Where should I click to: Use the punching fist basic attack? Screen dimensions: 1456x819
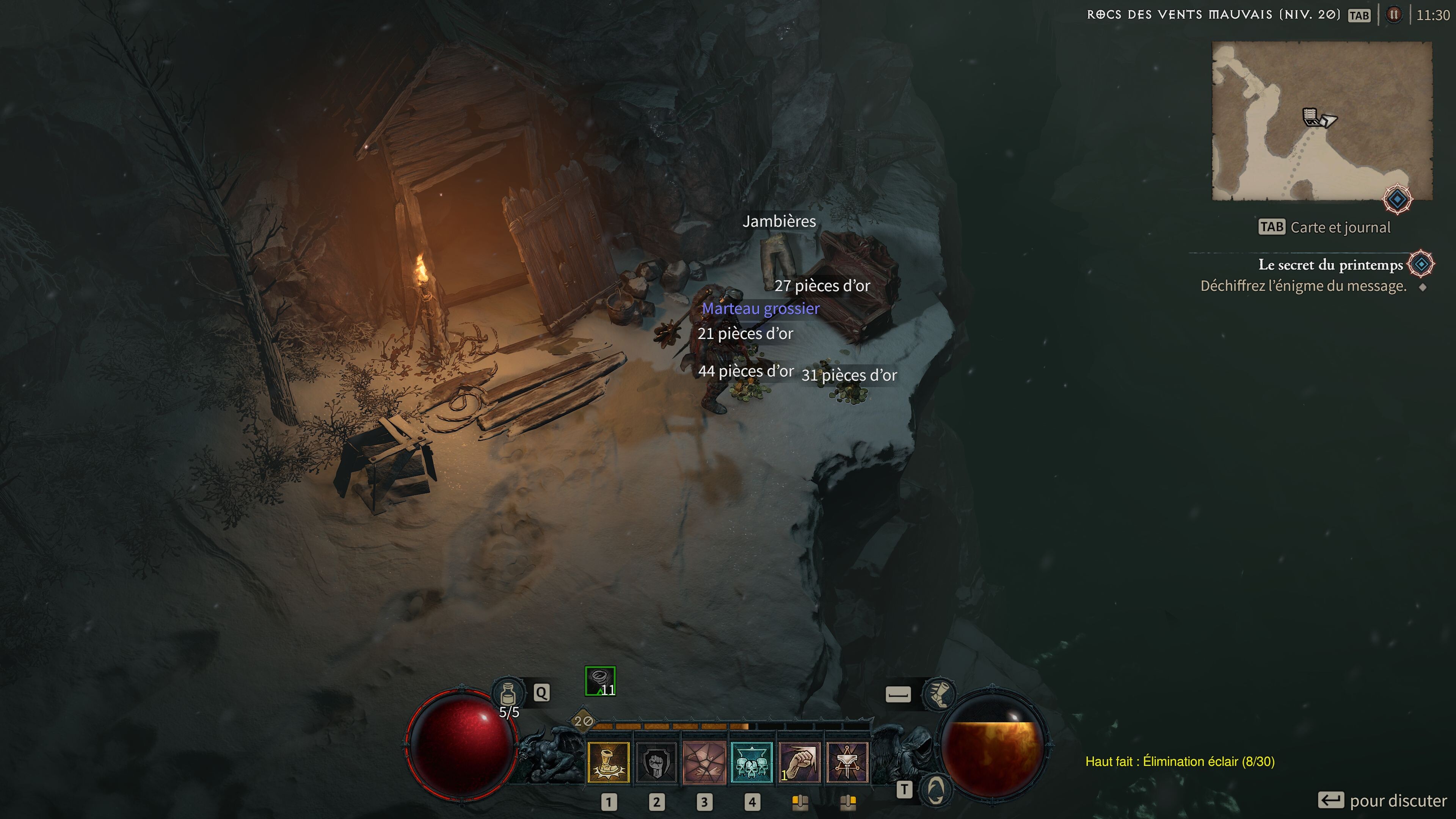[799, 763]
